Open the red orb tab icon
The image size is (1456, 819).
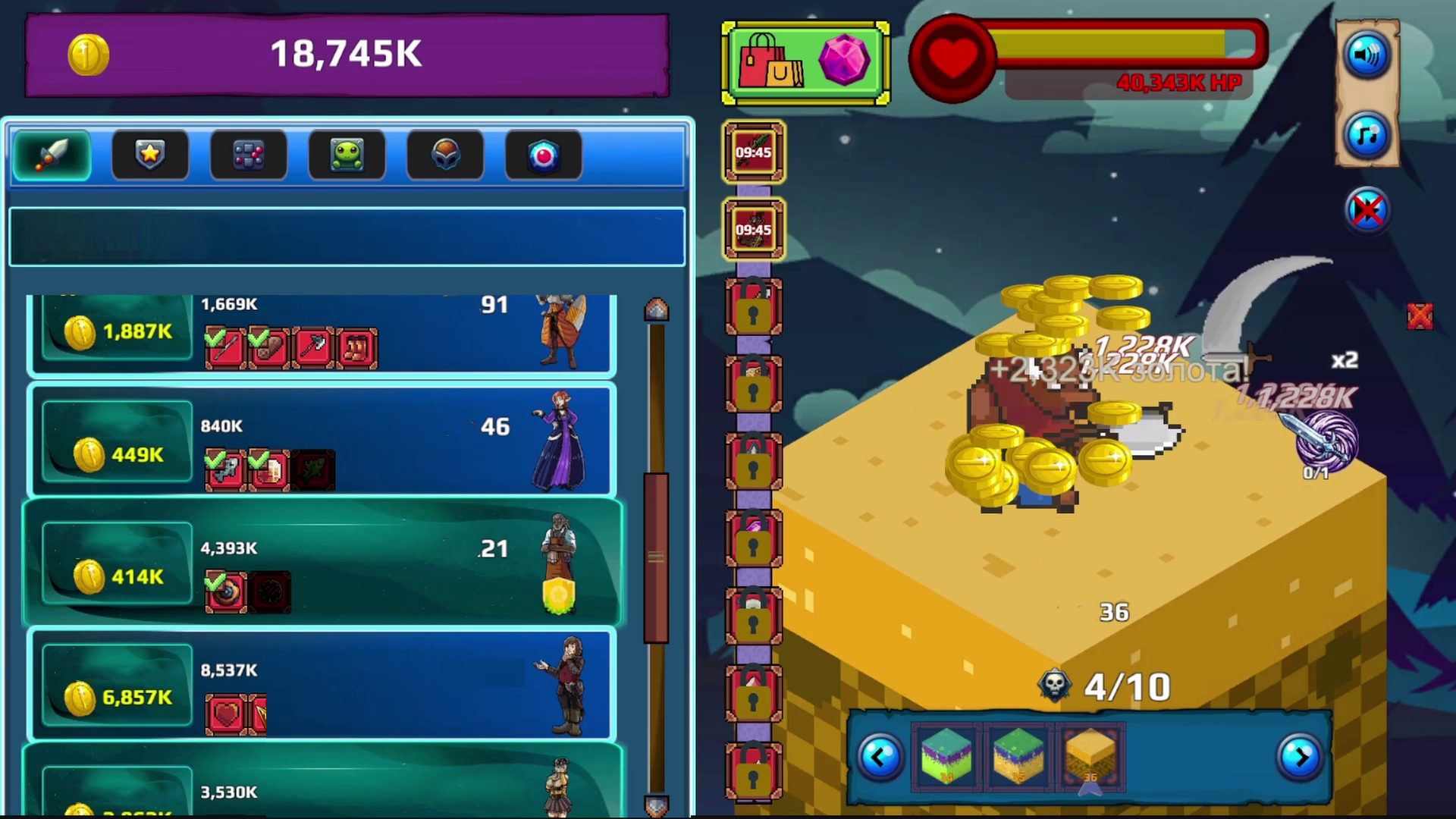click(544, 155)
